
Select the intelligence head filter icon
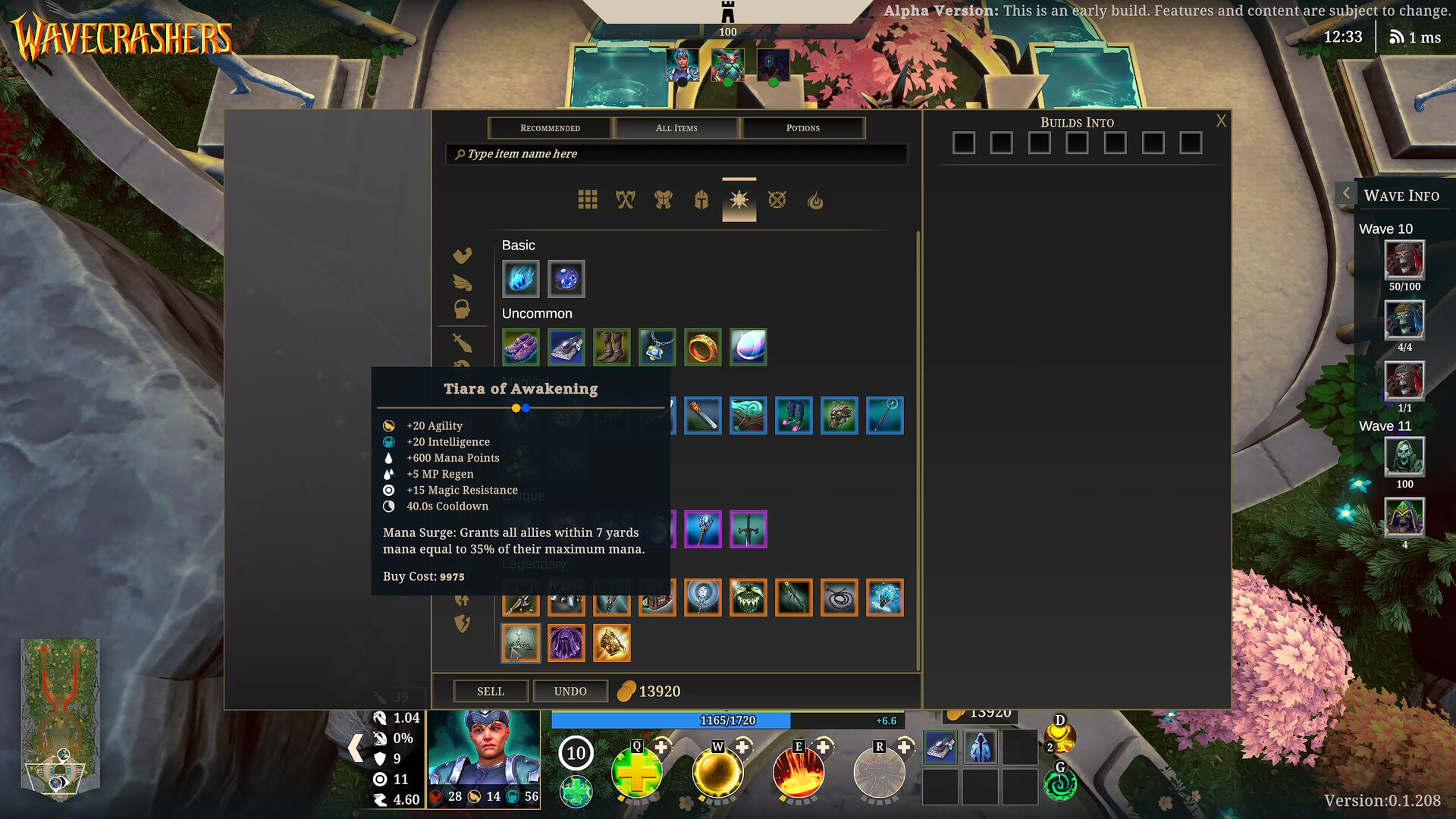462,308
